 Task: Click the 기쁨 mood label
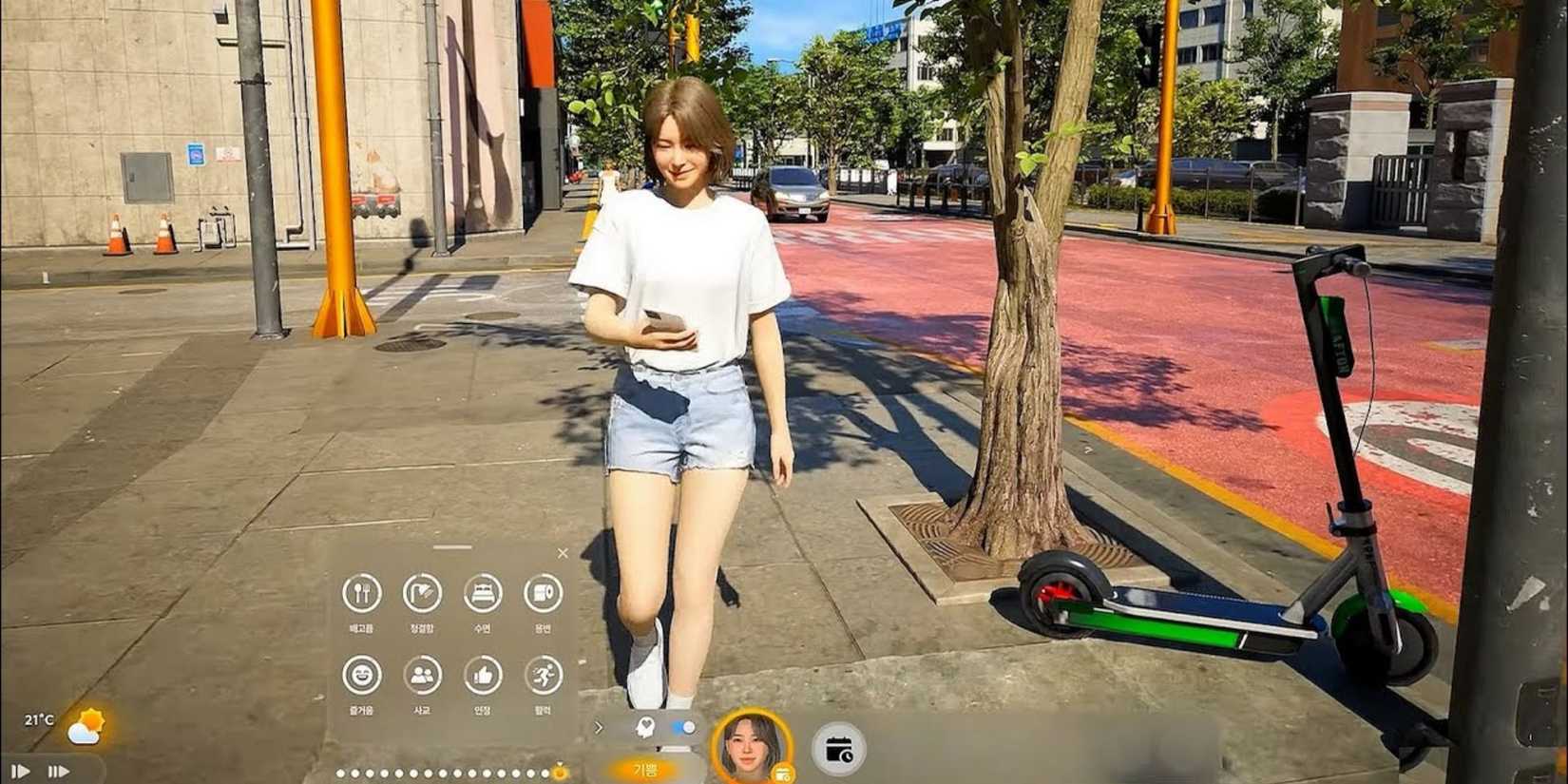click(647, 770)
